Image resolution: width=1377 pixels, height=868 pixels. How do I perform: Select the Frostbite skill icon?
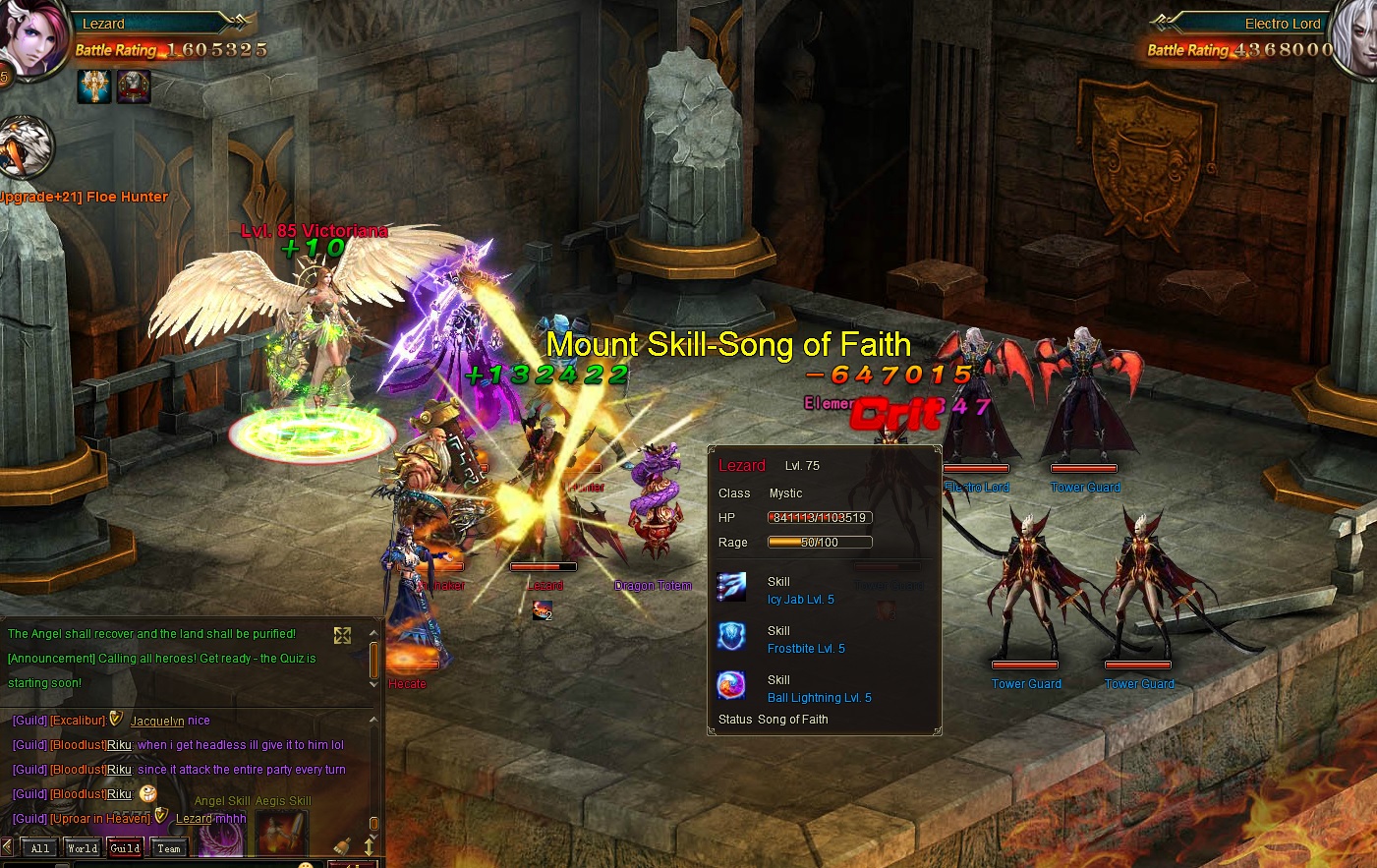[x=731, y=637]
